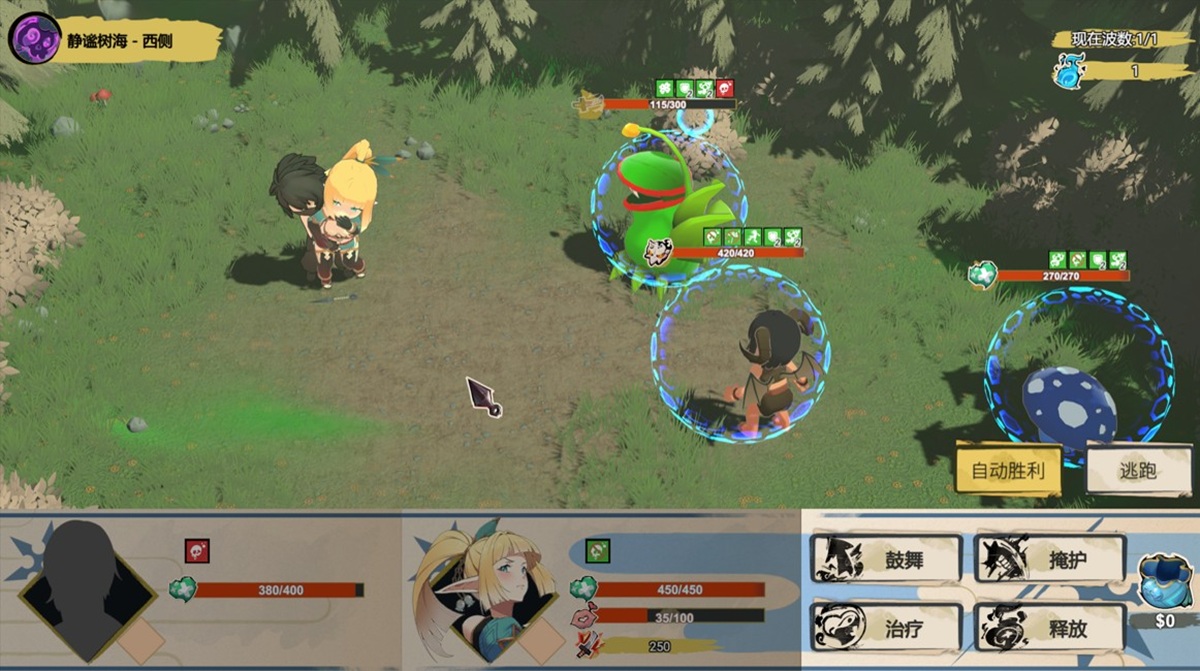This screenshot has width=1200, height=671.
Task: Activate the 鼓舞 inspire skill
Action: [887, 559]
